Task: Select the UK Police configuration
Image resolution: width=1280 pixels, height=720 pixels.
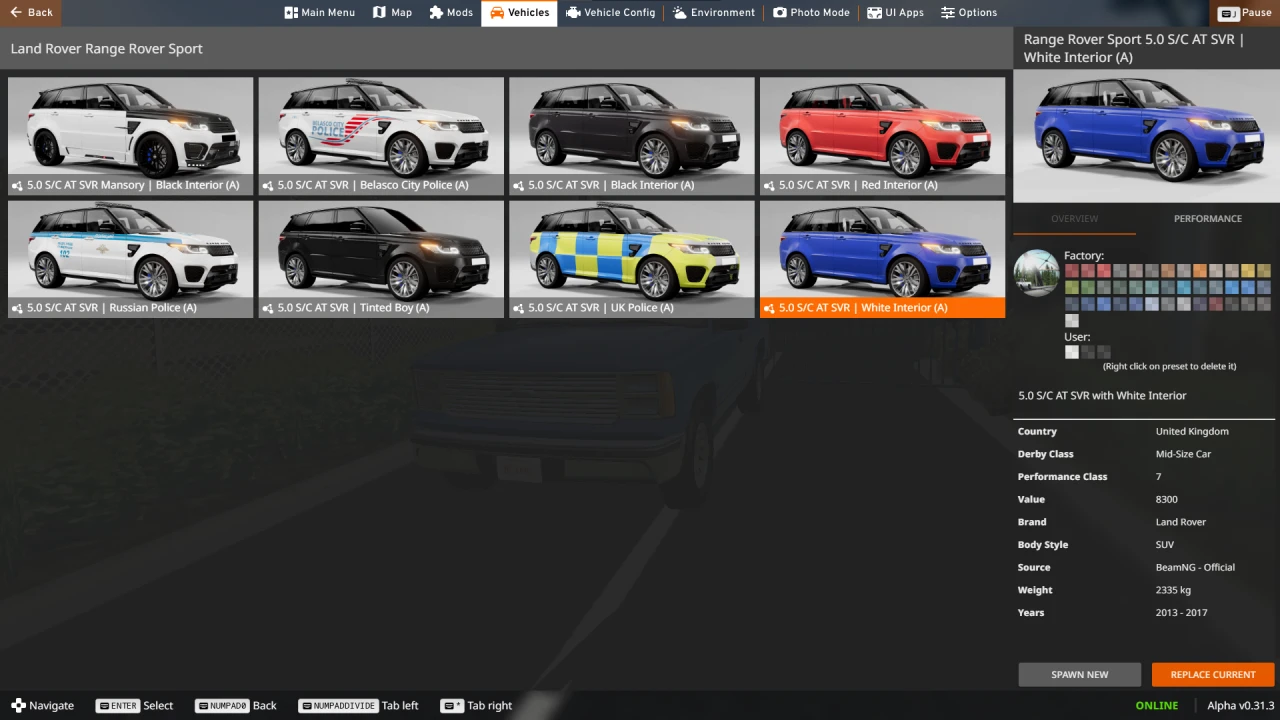Action: coord(631,258)
